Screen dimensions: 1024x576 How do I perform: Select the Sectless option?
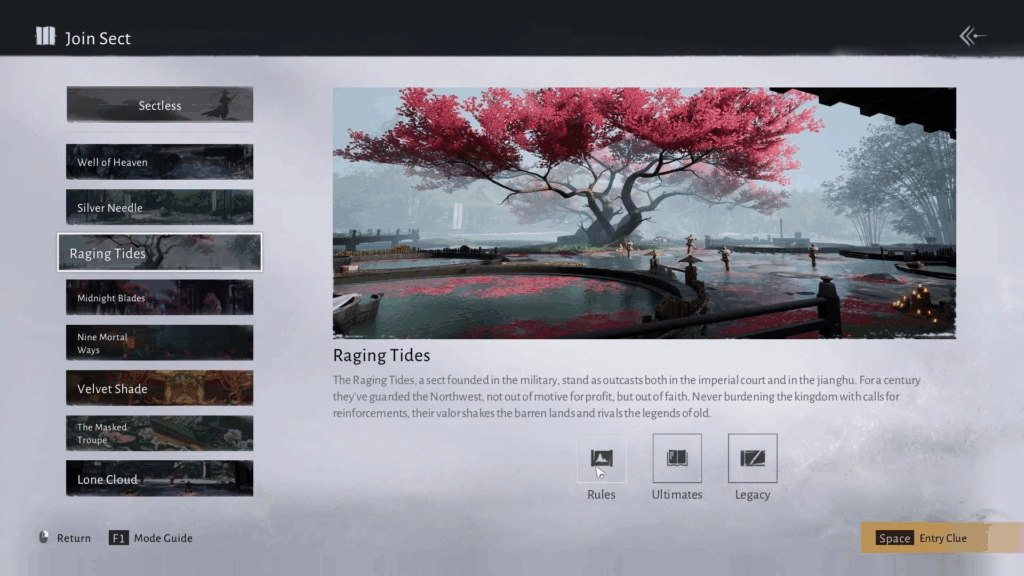(x=160, y=105)
